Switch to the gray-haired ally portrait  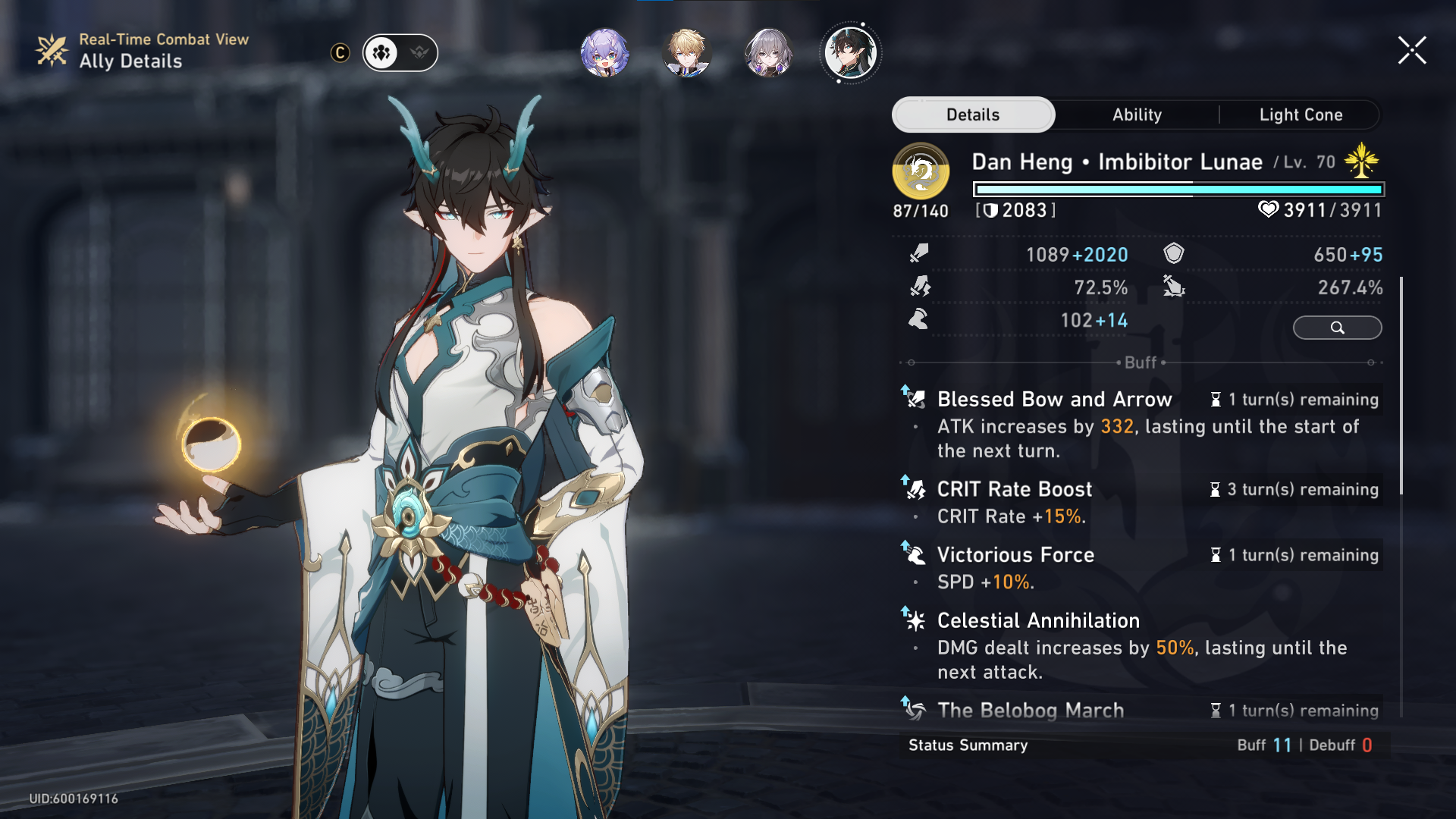(x=769, y=52)
